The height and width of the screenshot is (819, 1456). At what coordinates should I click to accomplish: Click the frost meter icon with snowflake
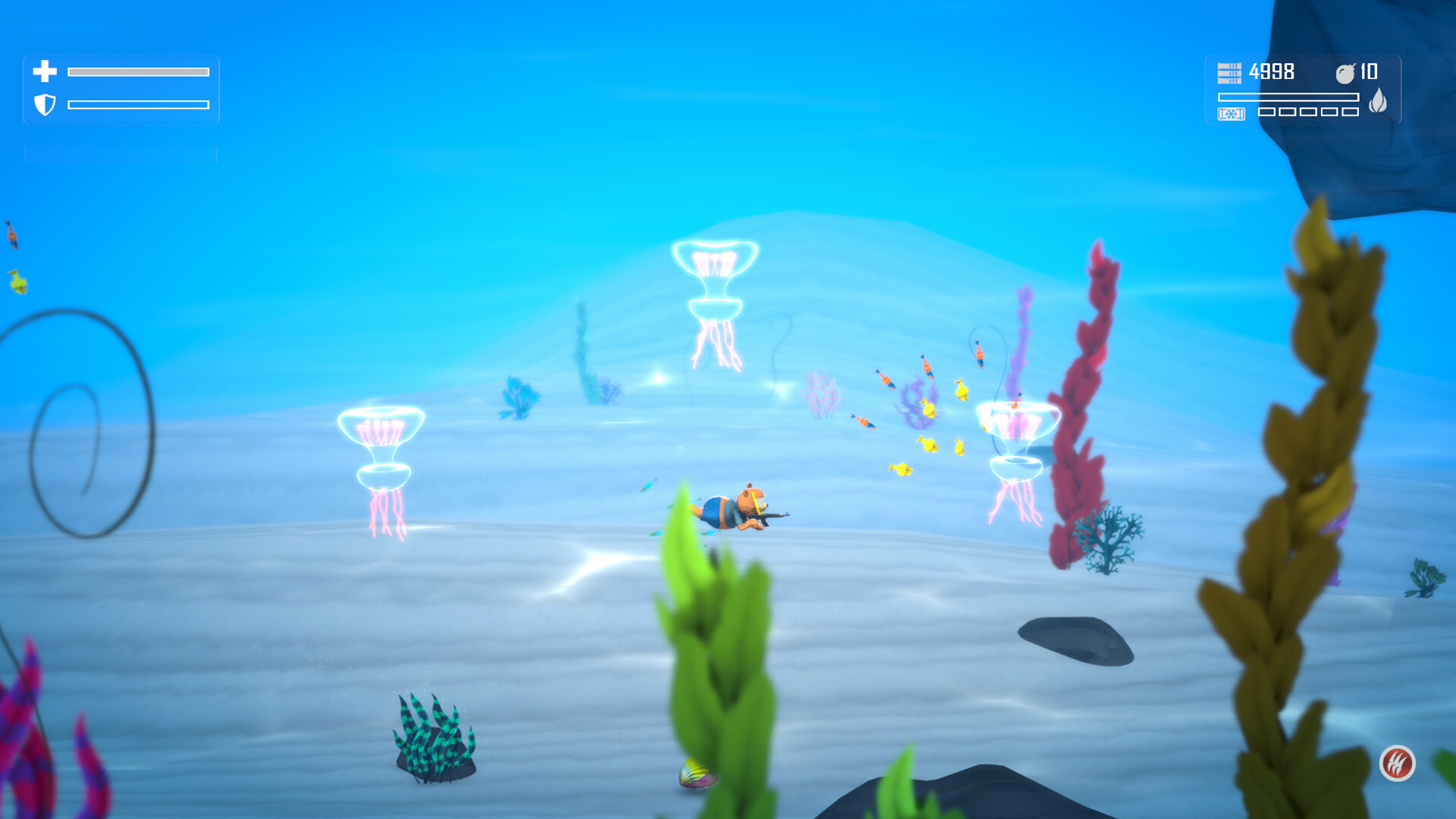tap(1231, 114)
